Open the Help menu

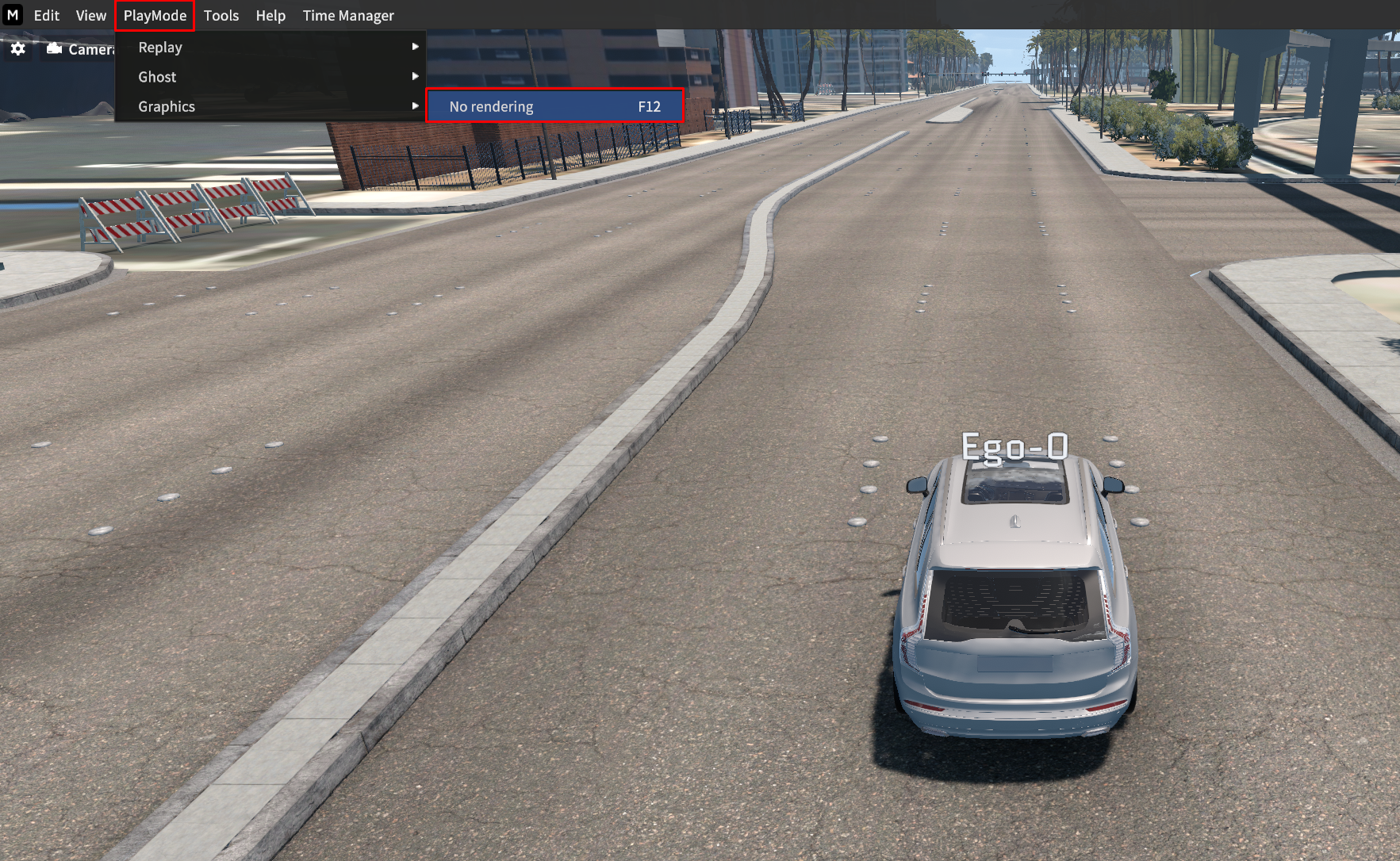pyautogui.click(x=270, y=16)
